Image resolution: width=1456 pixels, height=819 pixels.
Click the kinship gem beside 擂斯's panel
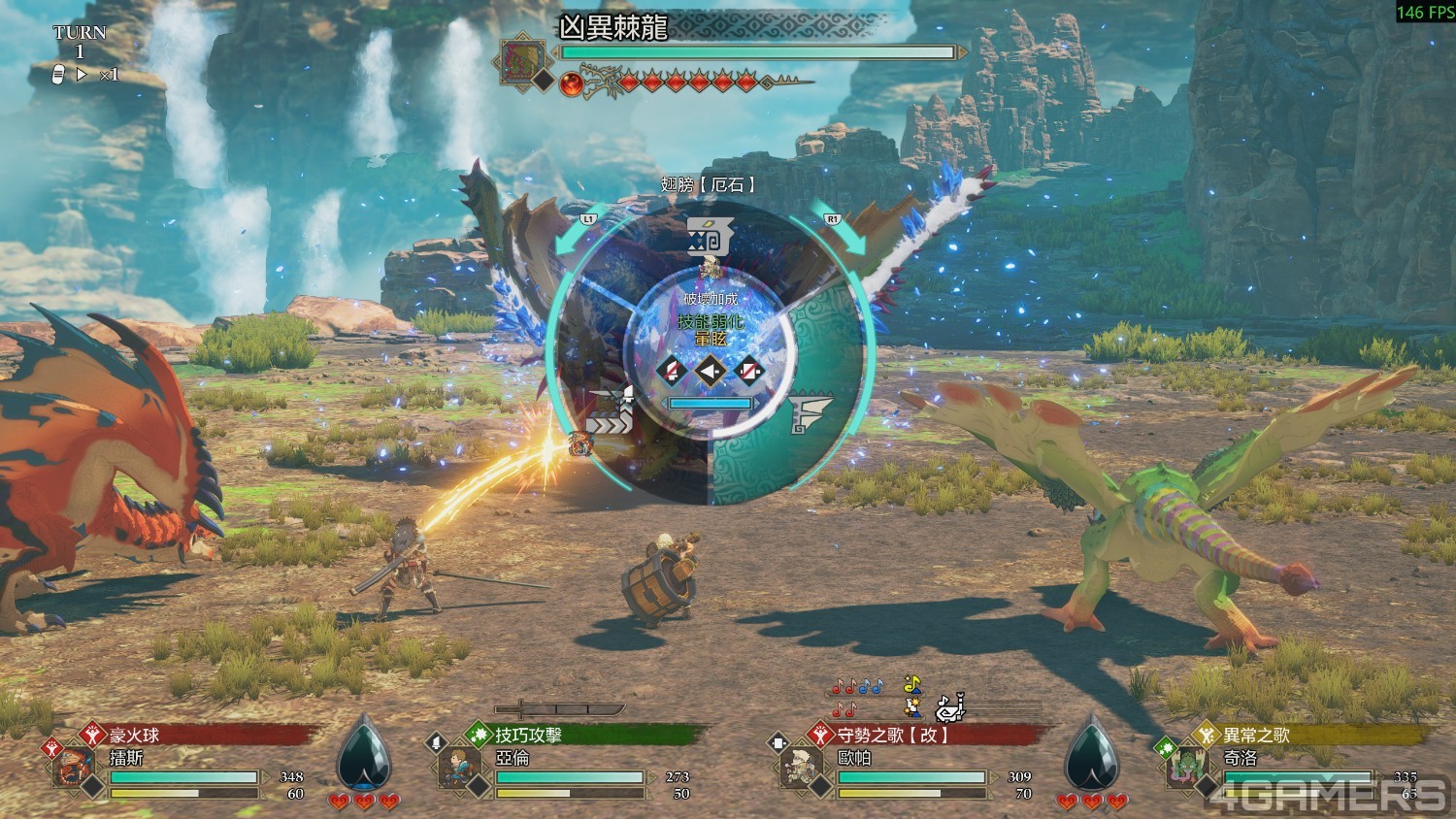[363, 752]
